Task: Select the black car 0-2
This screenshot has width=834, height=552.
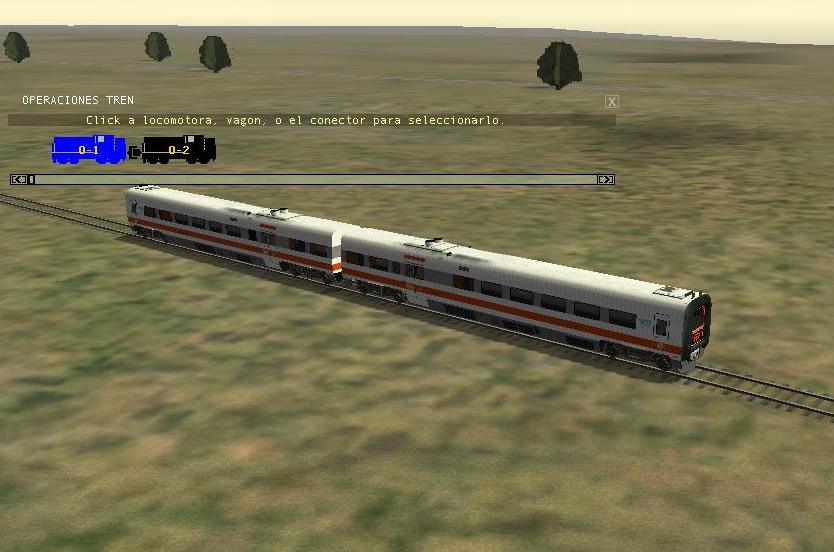Action: (178, 150)
